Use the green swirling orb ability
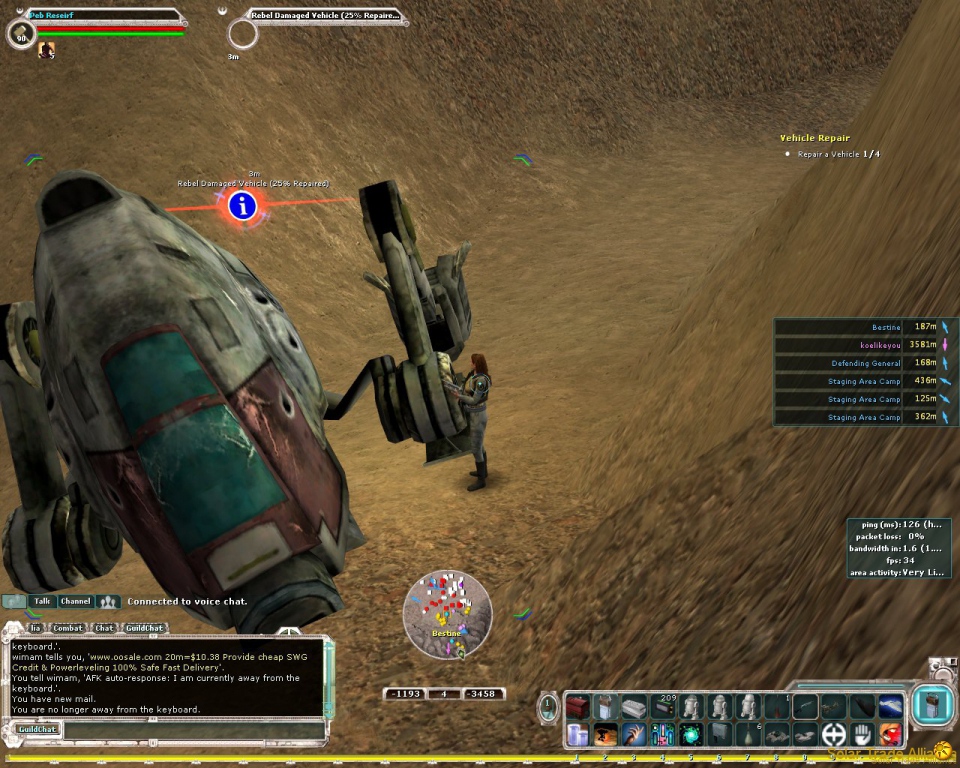 [x=690, y=735]
